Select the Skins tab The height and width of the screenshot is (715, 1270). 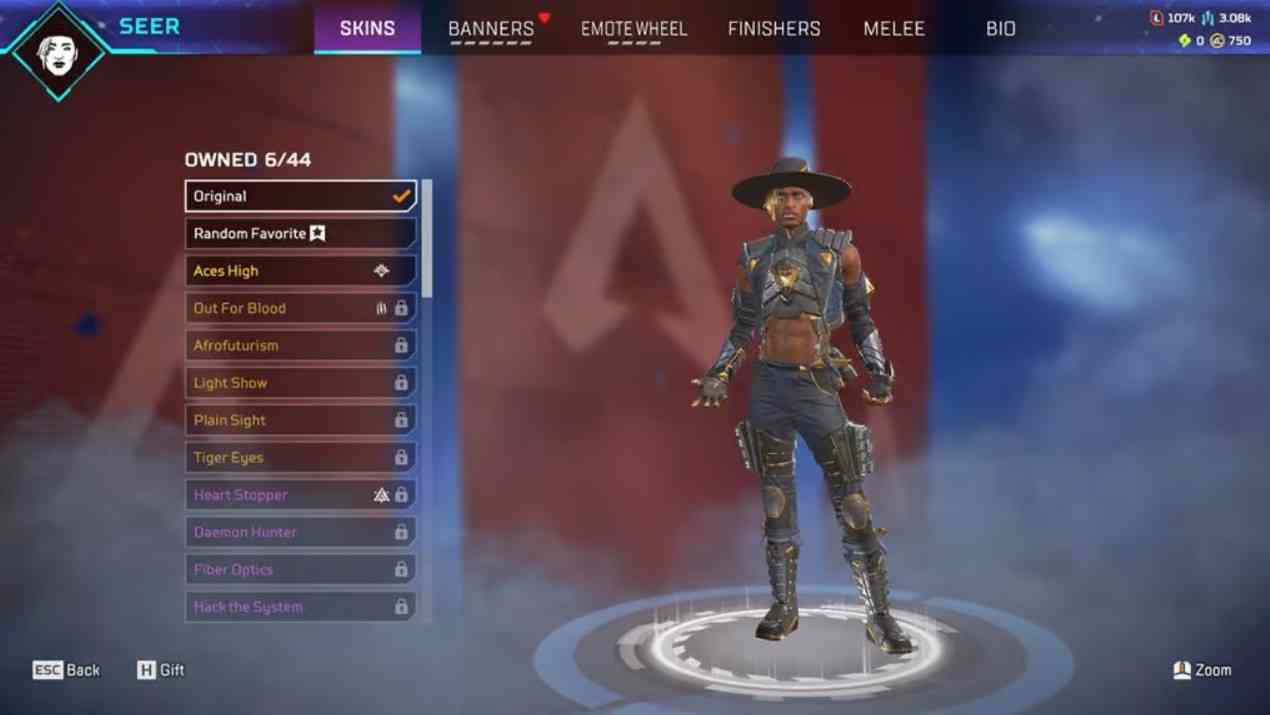click(367, 29)
